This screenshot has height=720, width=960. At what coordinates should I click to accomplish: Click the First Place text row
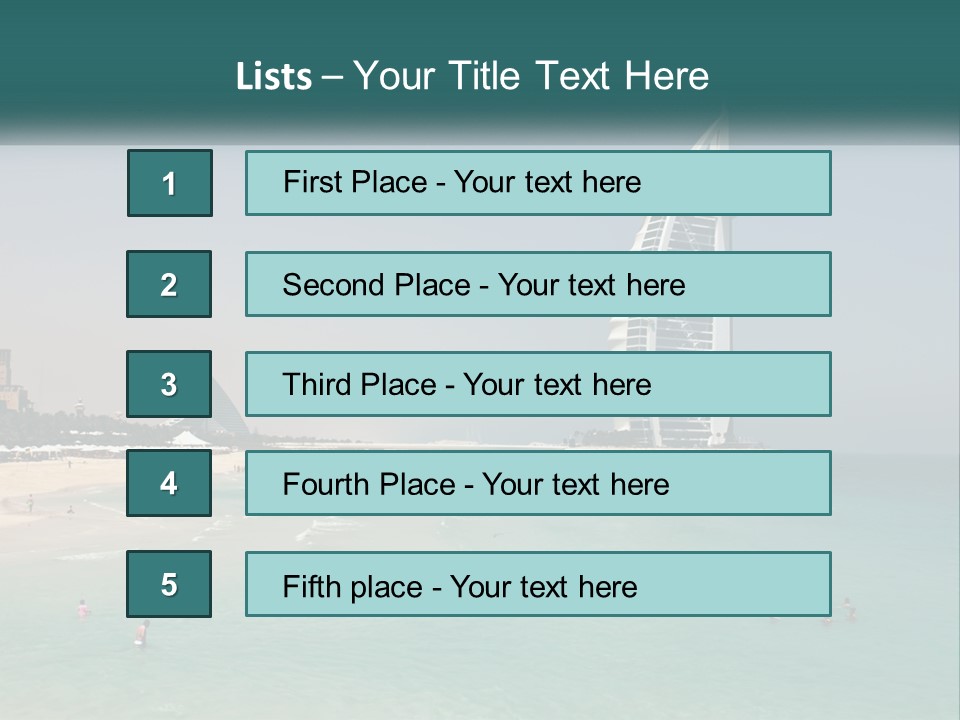point(538,183)
